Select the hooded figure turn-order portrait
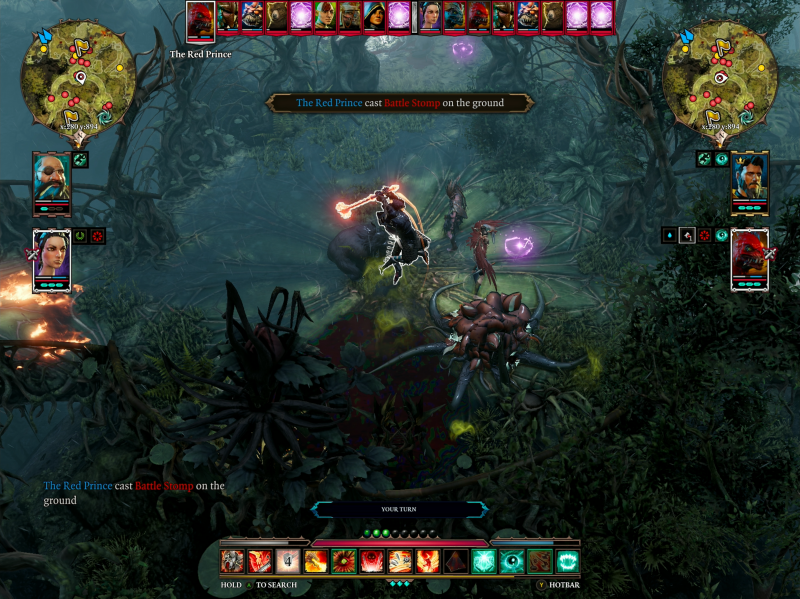The height and width of the screenshot is (599, 800). [374, 17]
